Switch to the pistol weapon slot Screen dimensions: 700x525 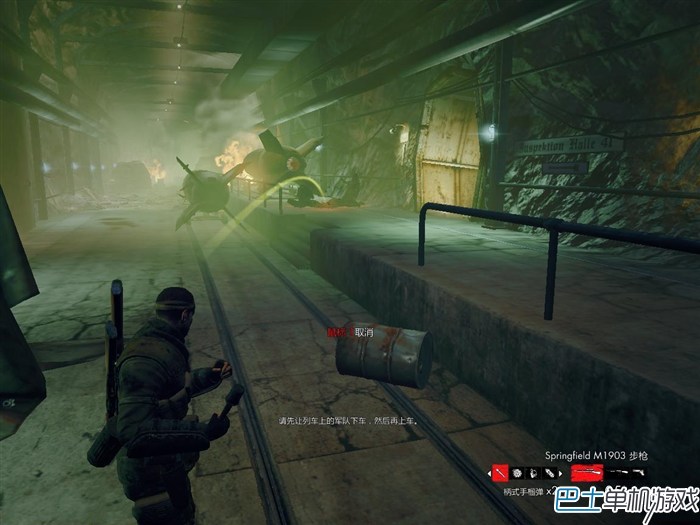(x=637, y=472)
